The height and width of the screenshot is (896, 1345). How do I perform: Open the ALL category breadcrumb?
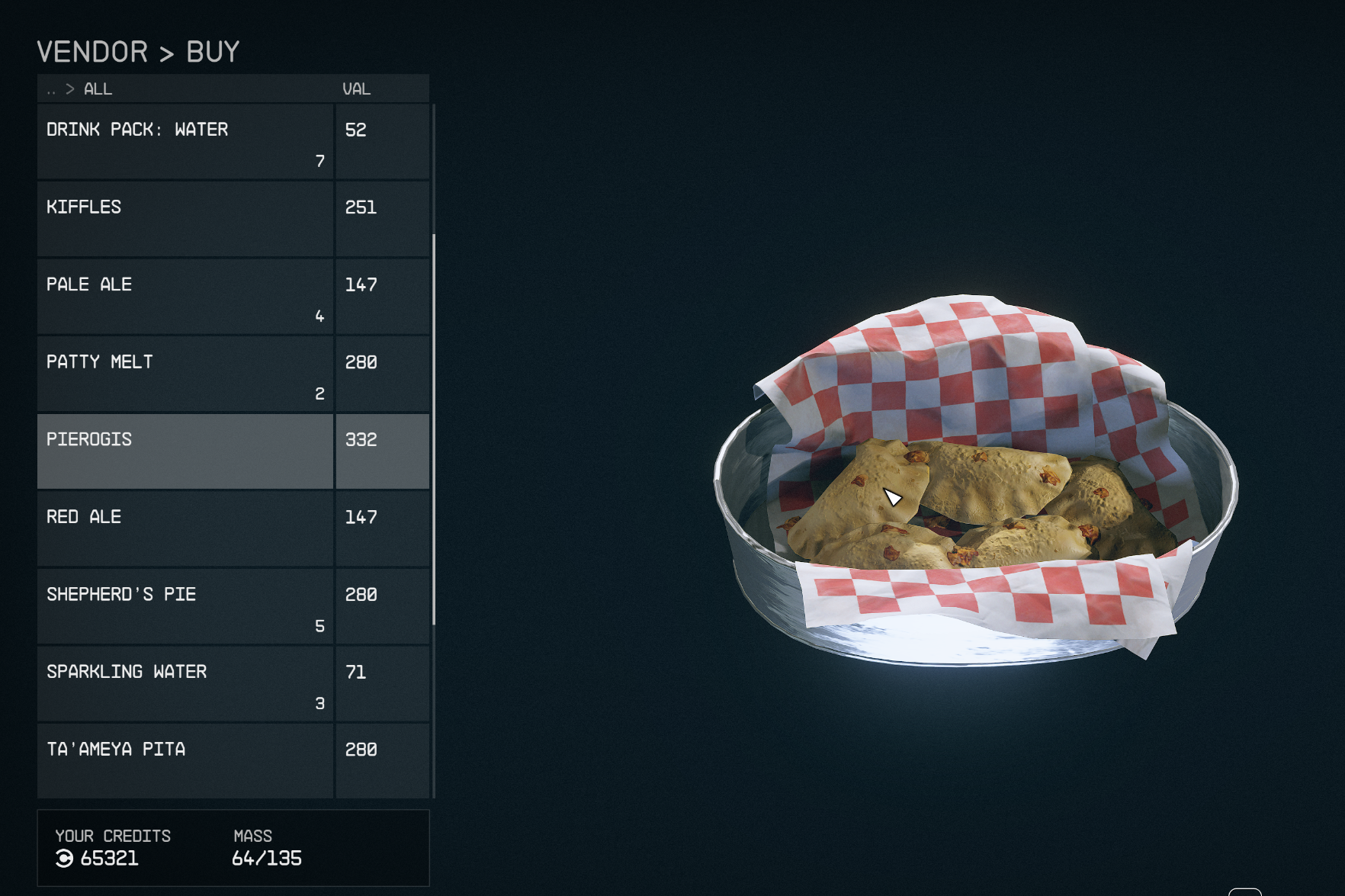[x=98, y=89]
